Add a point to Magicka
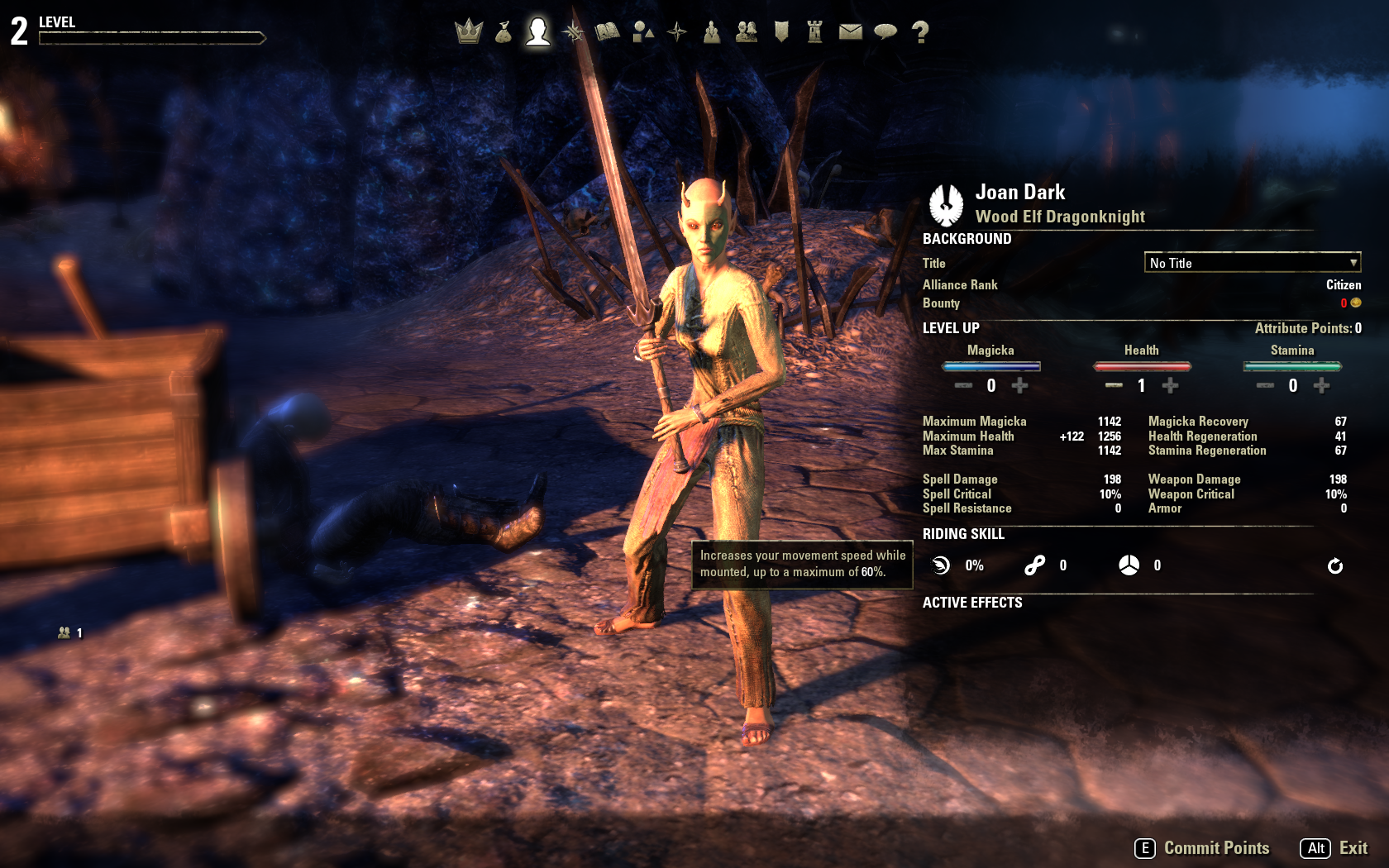This screenshot has width=1389, height=868. [1020, 385]
